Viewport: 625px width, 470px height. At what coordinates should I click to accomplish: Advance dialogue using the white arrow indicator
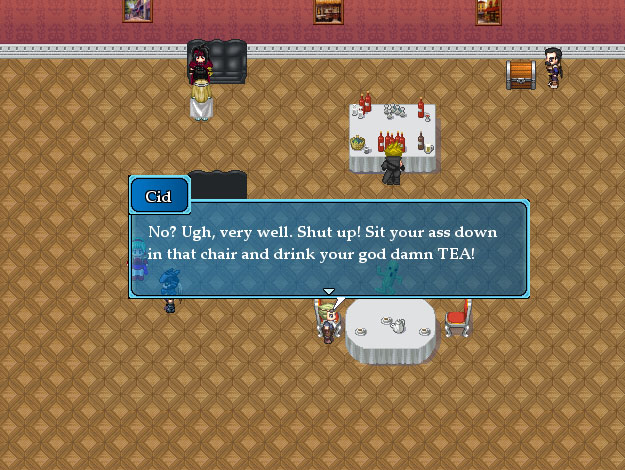click(328, 291)
